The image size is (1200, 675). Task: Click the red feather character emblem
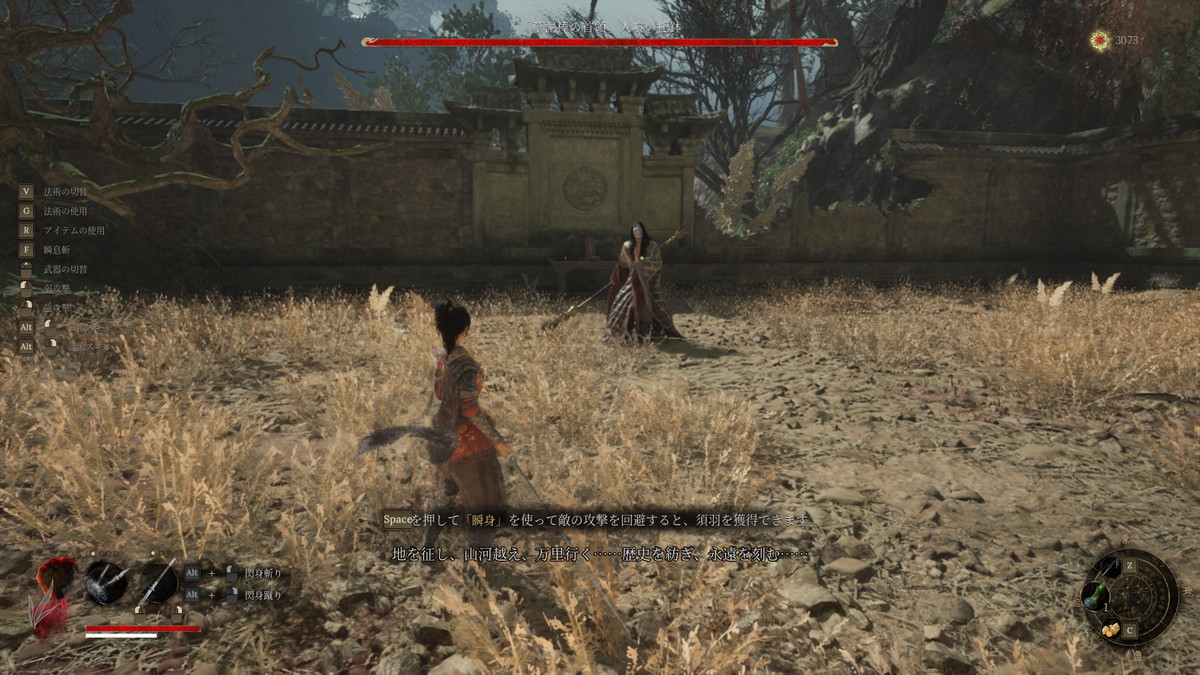tap(52, 595)
